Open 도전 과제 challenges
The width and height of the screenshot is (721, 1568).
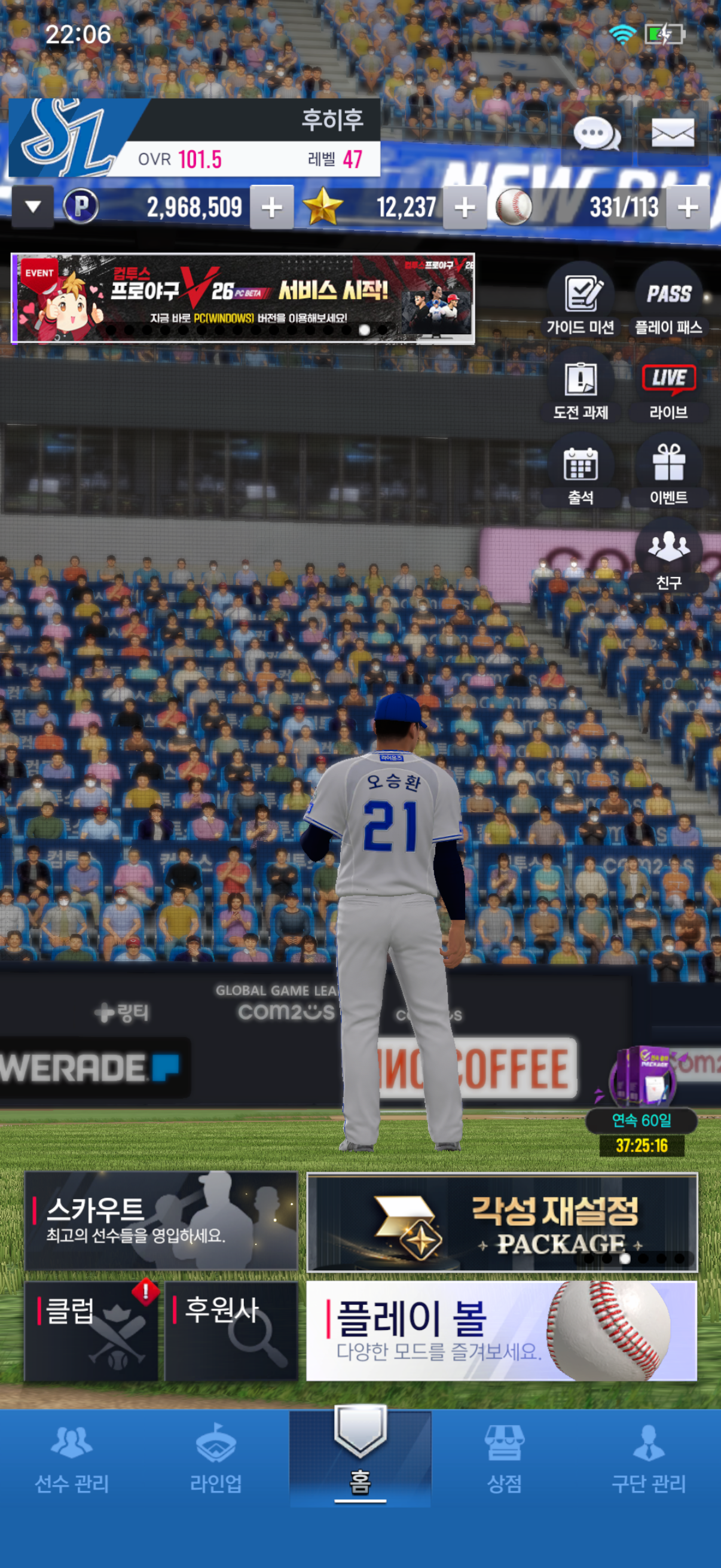click(x=581, y=386)
